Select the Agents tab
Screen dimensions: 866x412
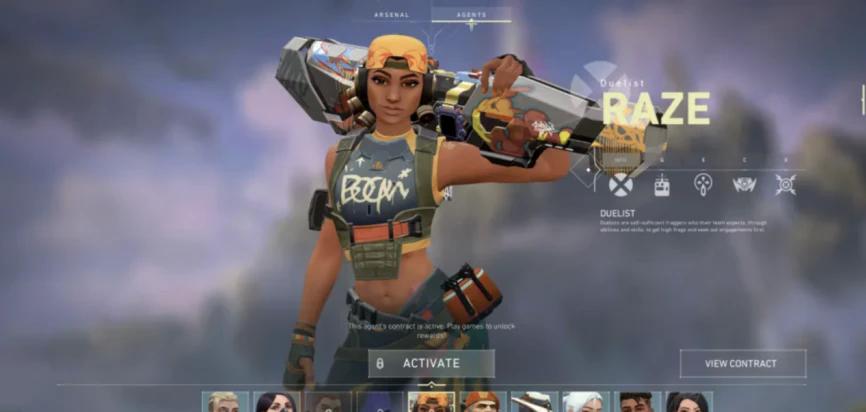pos(470,15)
